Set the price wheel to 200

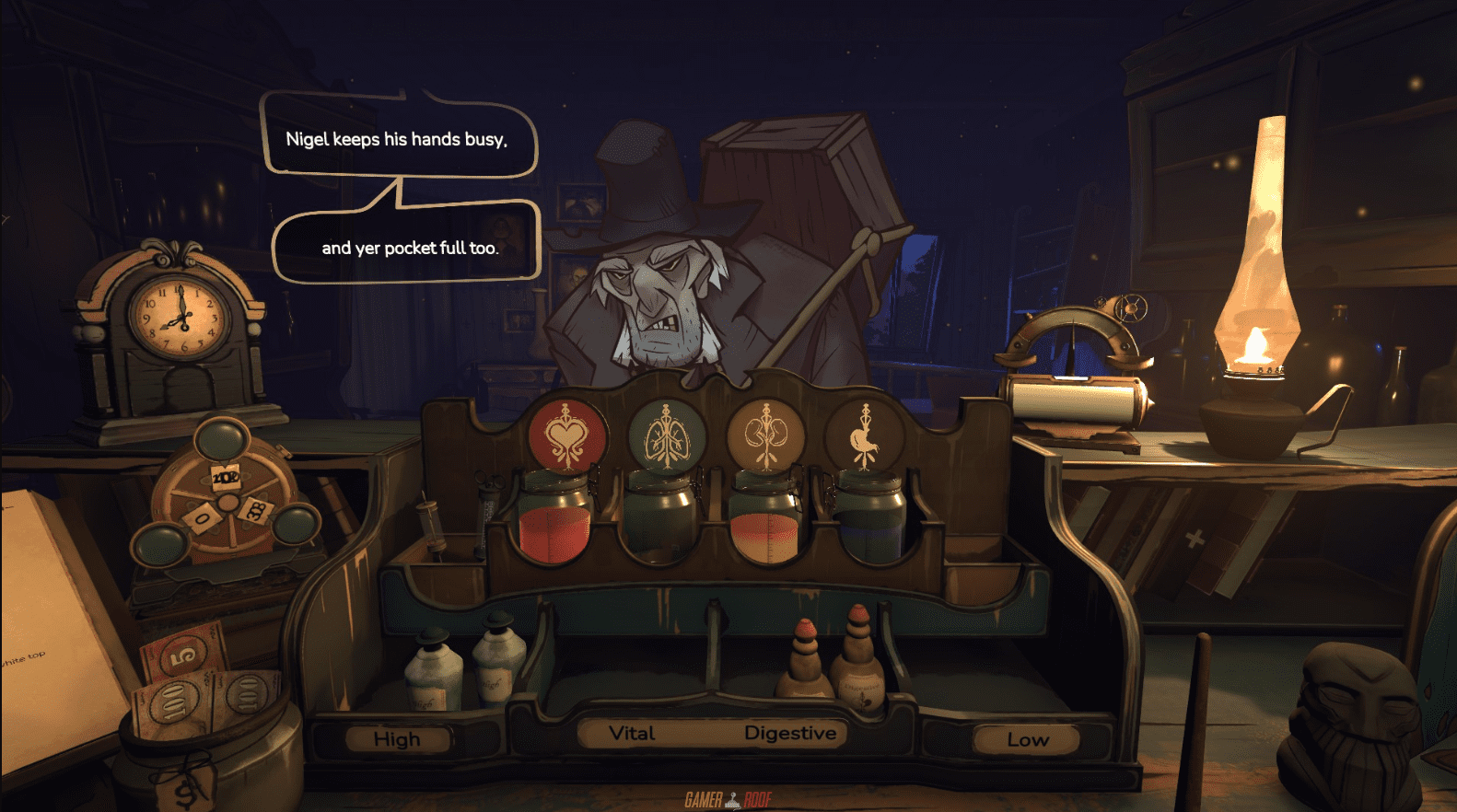pos(226,477)
